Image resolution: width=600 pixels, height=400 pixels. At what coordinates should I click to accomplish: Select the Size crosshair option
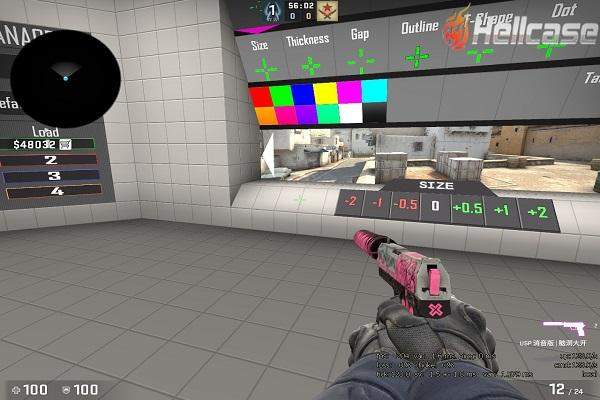(261, 46)
